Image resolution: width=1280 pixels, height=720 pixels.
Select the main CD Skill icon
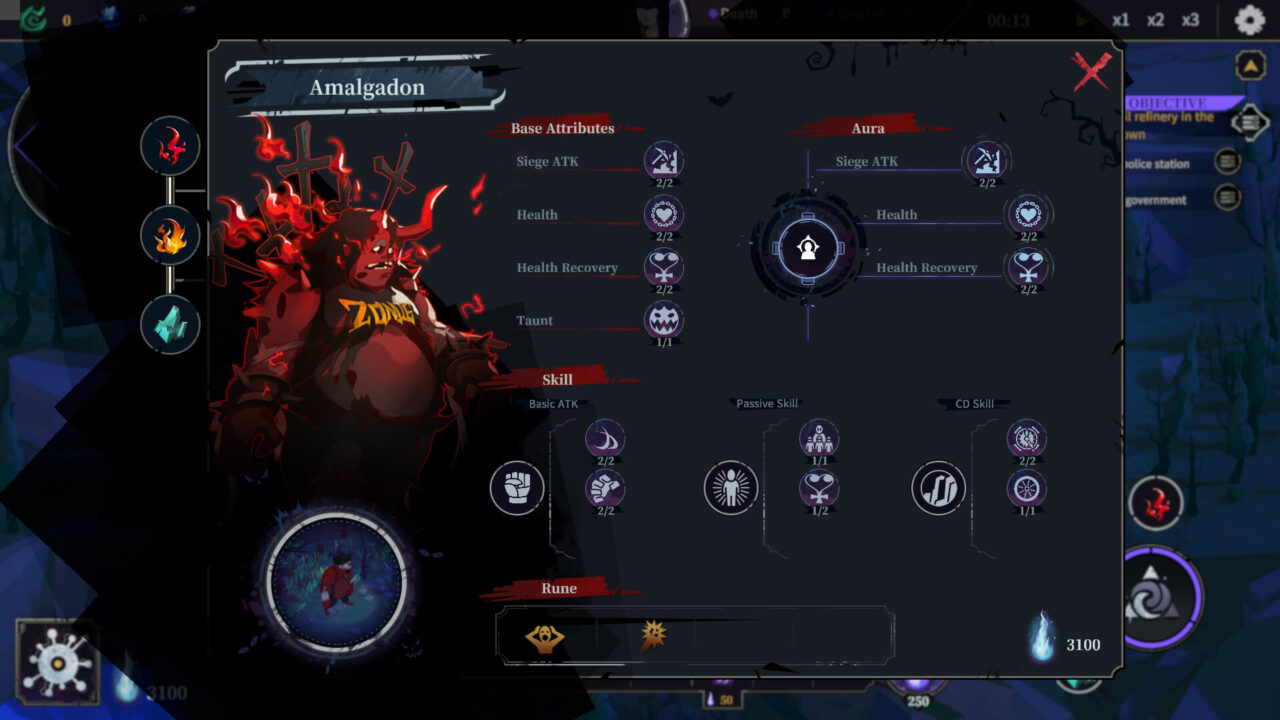(939, 488)
